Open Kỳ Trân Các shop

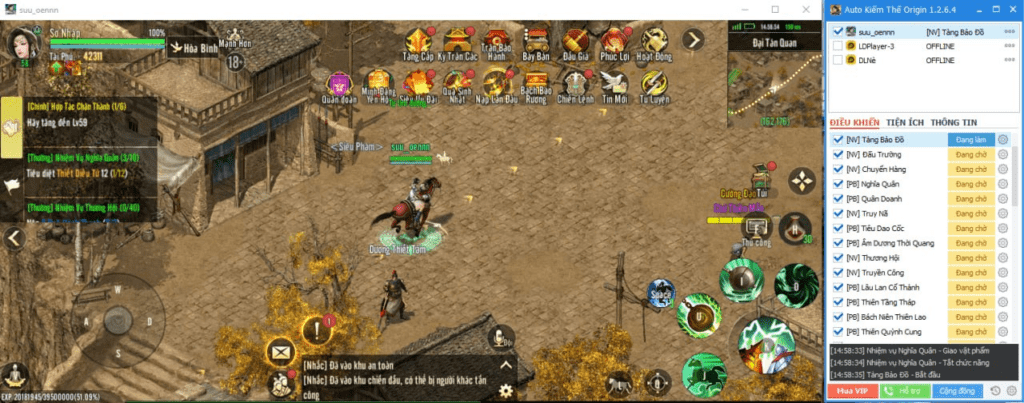pyautogui.click(x=456, y=41)
